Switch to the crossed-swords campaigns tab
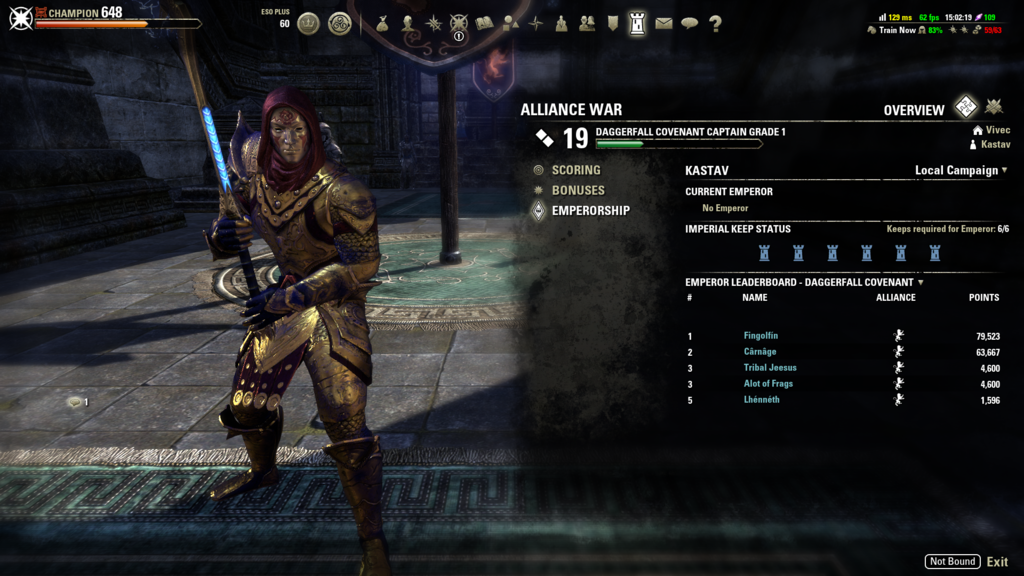1024x576 pixels. [993, 107]
